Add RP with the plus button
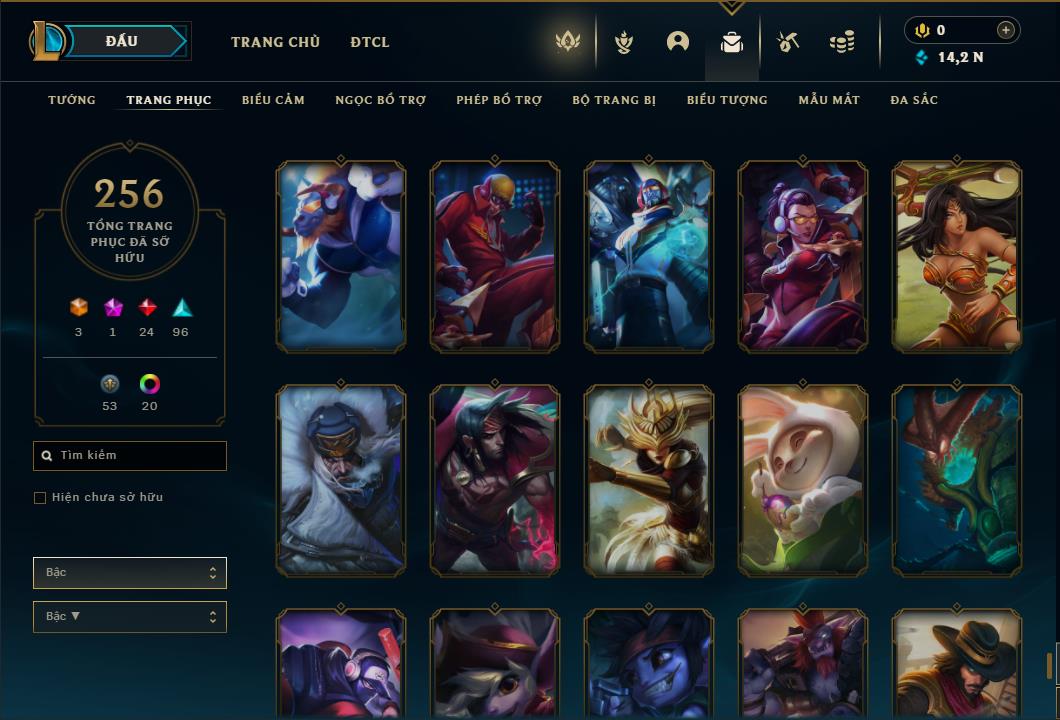This screenshot has width=1060, height=720. [1006, 30]
